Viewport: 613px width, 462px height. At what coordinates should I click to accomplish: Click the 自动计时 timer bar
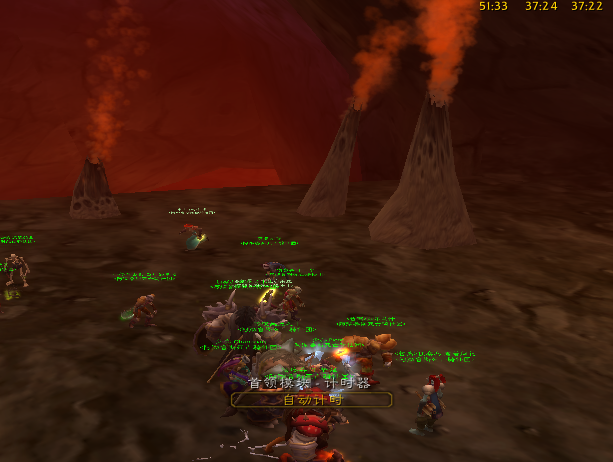coord(311,399)
